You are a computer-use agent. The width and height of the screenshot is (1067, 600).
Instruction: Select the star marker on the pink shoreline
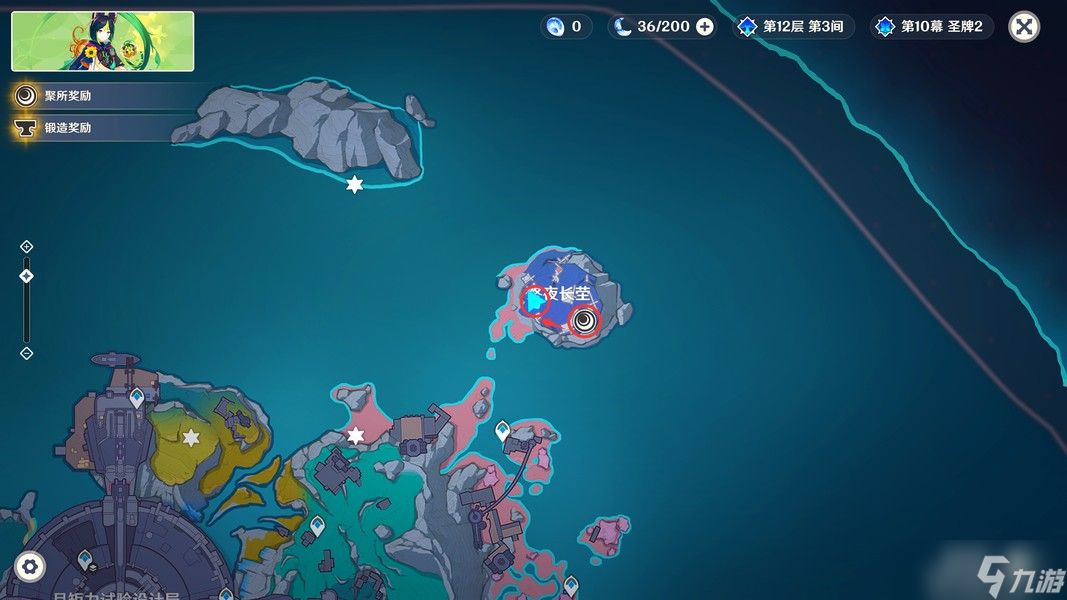click(356, 436)
